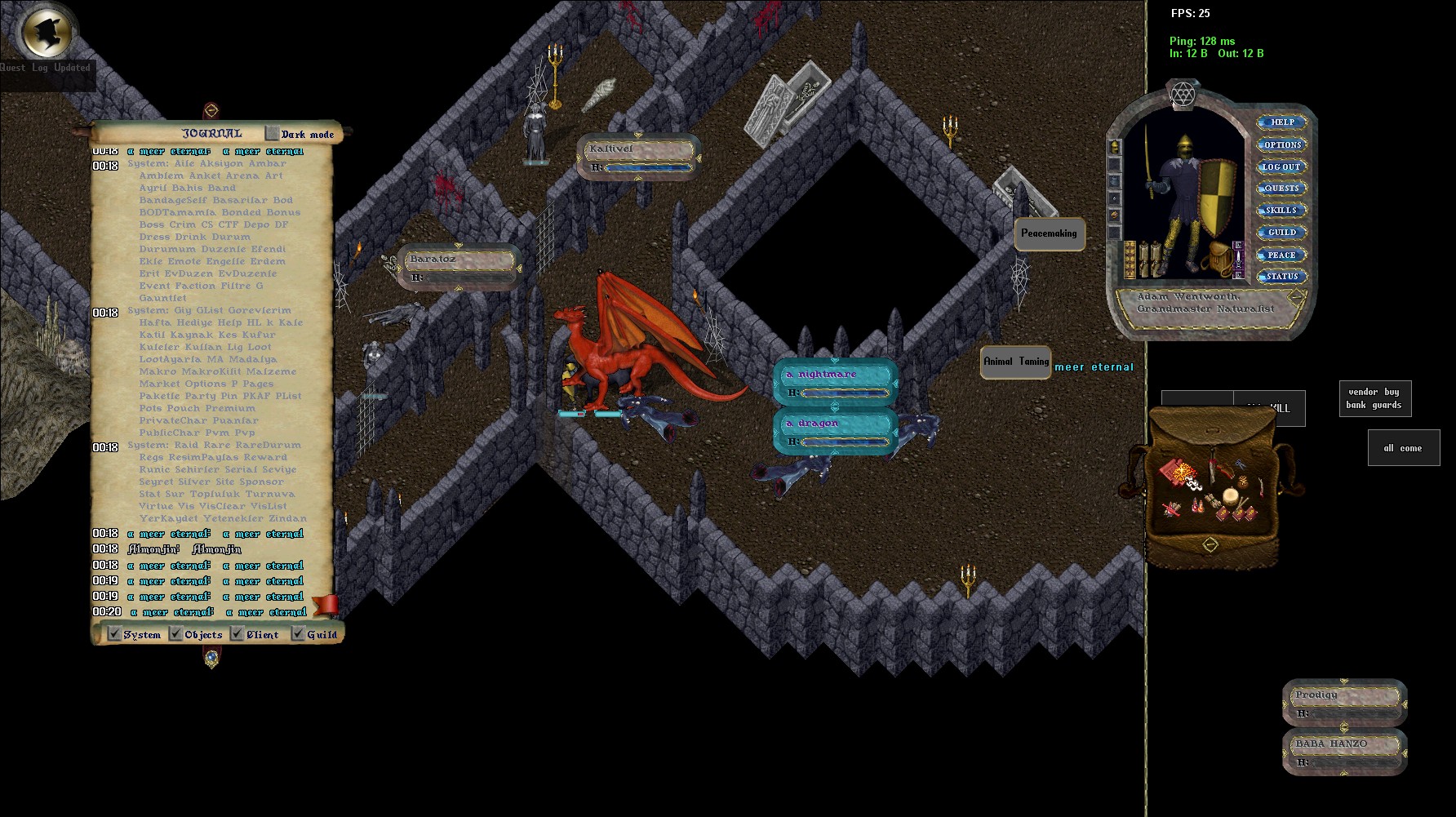Open the HELP menu on paperdoll
Screen dimensions: 1456x817
click(1281, 122)
